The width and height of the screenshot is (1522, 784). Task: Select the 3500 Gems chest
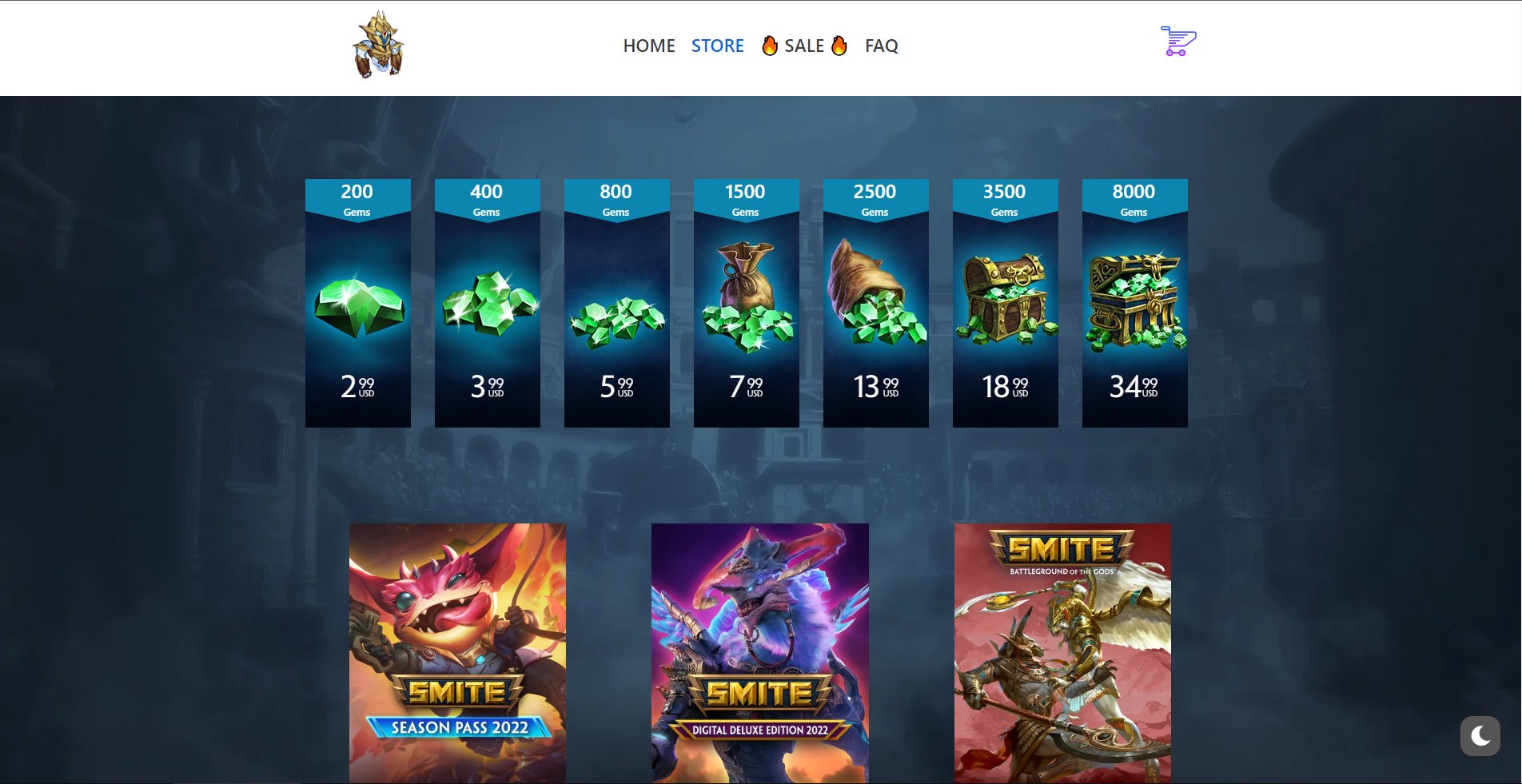click(x=1005, y=304)
